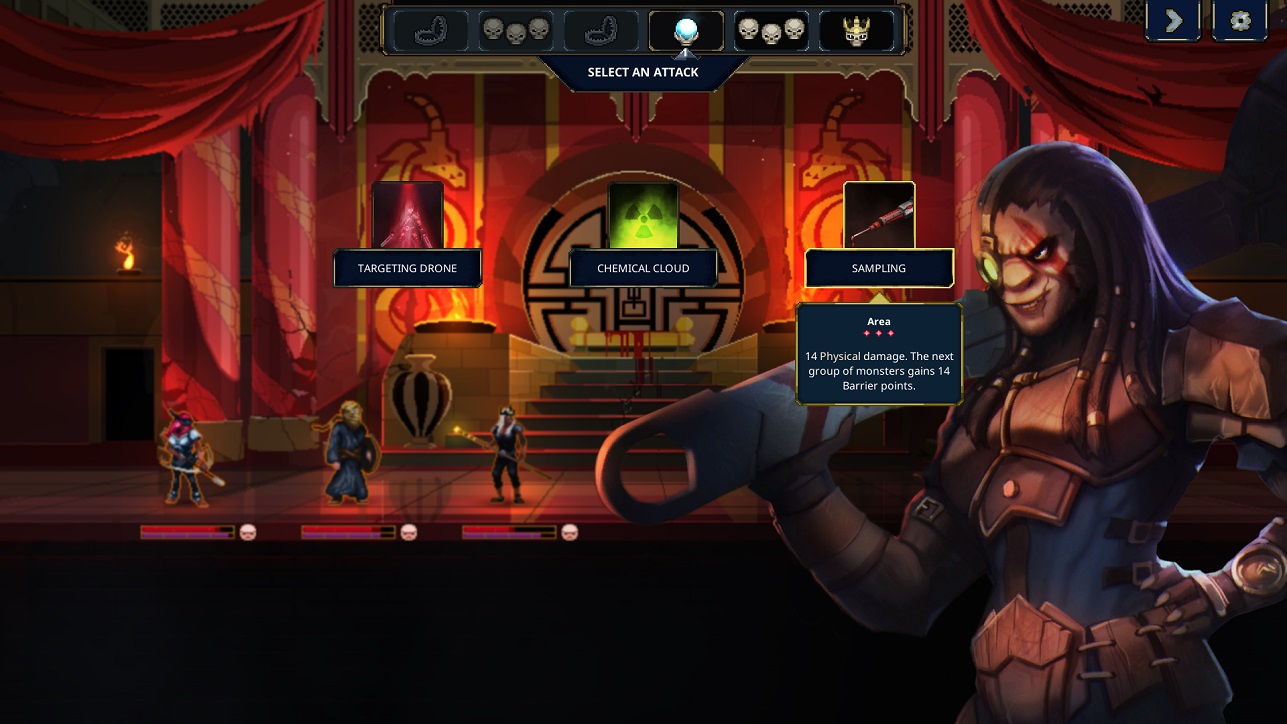Click the angry face icon under the middle enemy

click(407, 533)
